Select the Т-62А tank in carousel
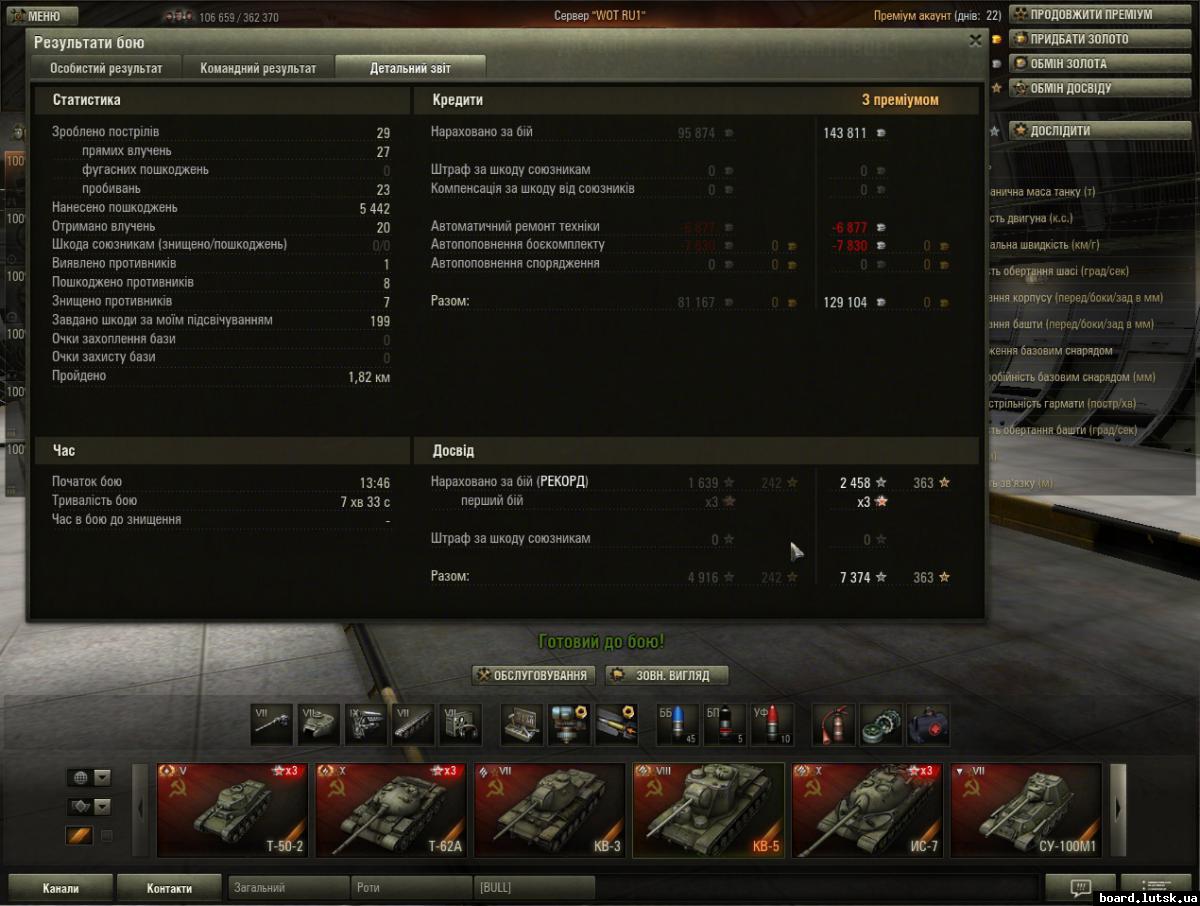Image resolution: width=1200 pixels, height=906 pixels. pos(390,810)
